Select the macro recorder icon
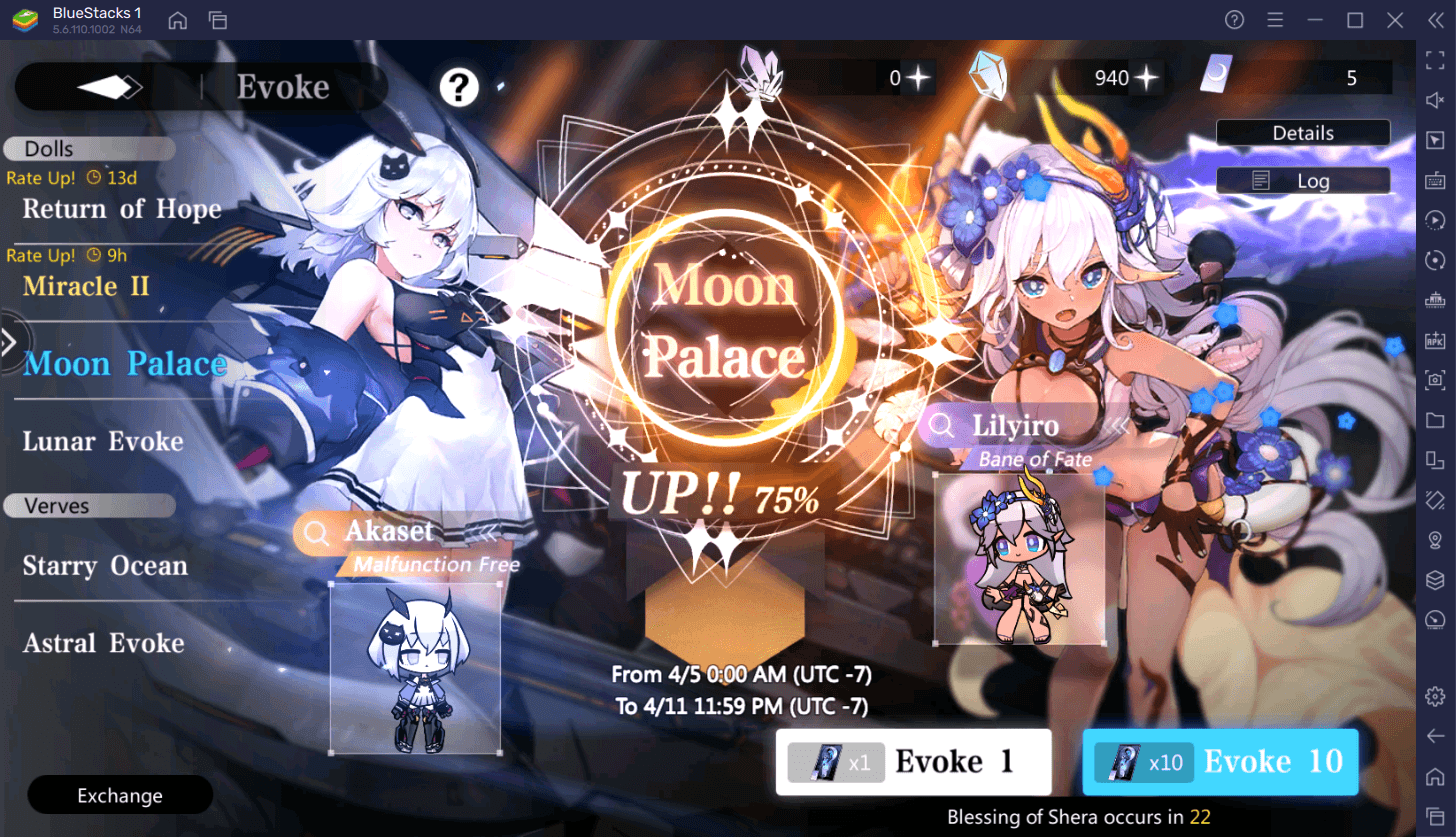The height and width of the screenshot is (837, 1456). pos(1437,220)
